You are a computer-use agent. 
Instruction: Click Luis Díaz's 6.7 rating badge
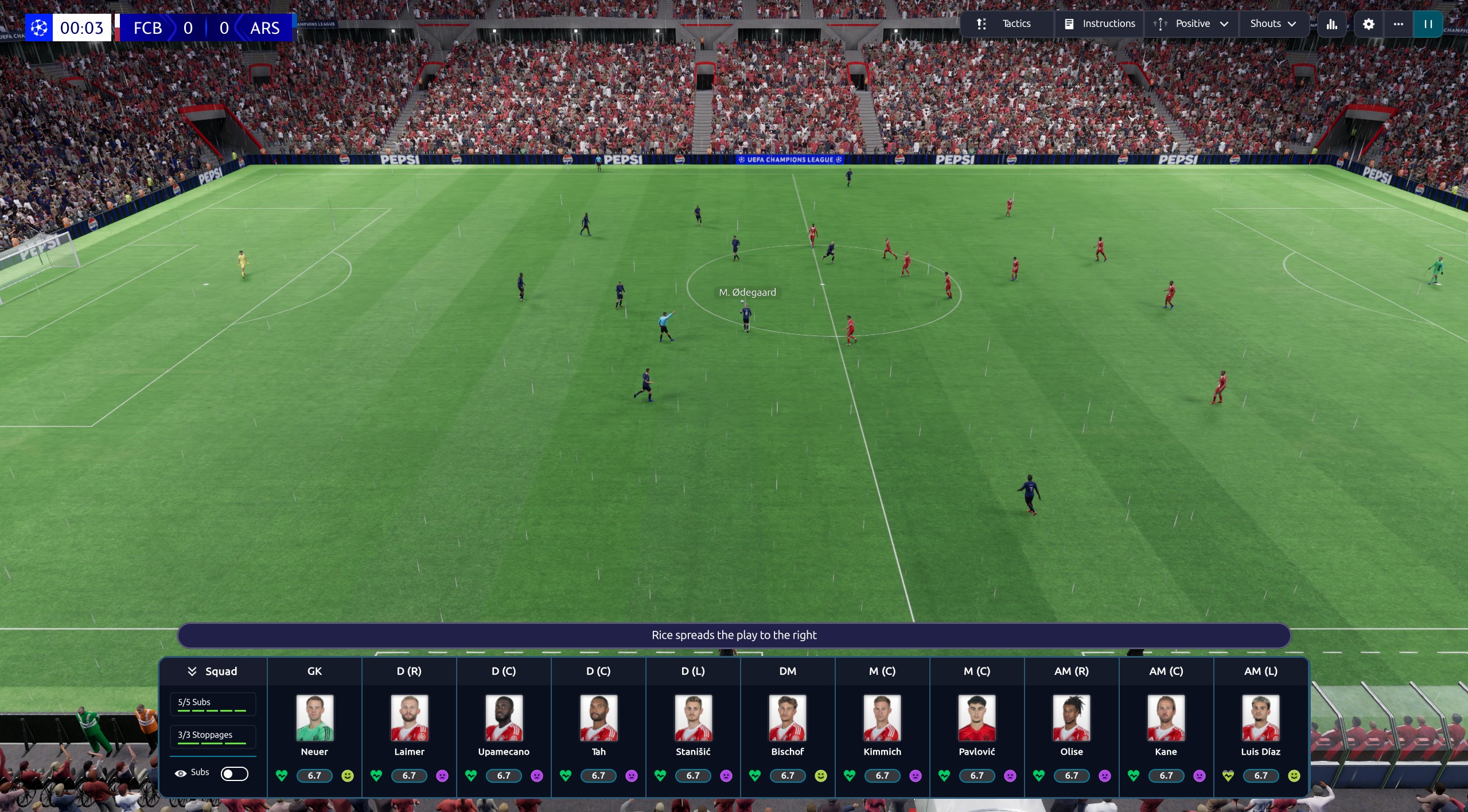pos(1260,775)
